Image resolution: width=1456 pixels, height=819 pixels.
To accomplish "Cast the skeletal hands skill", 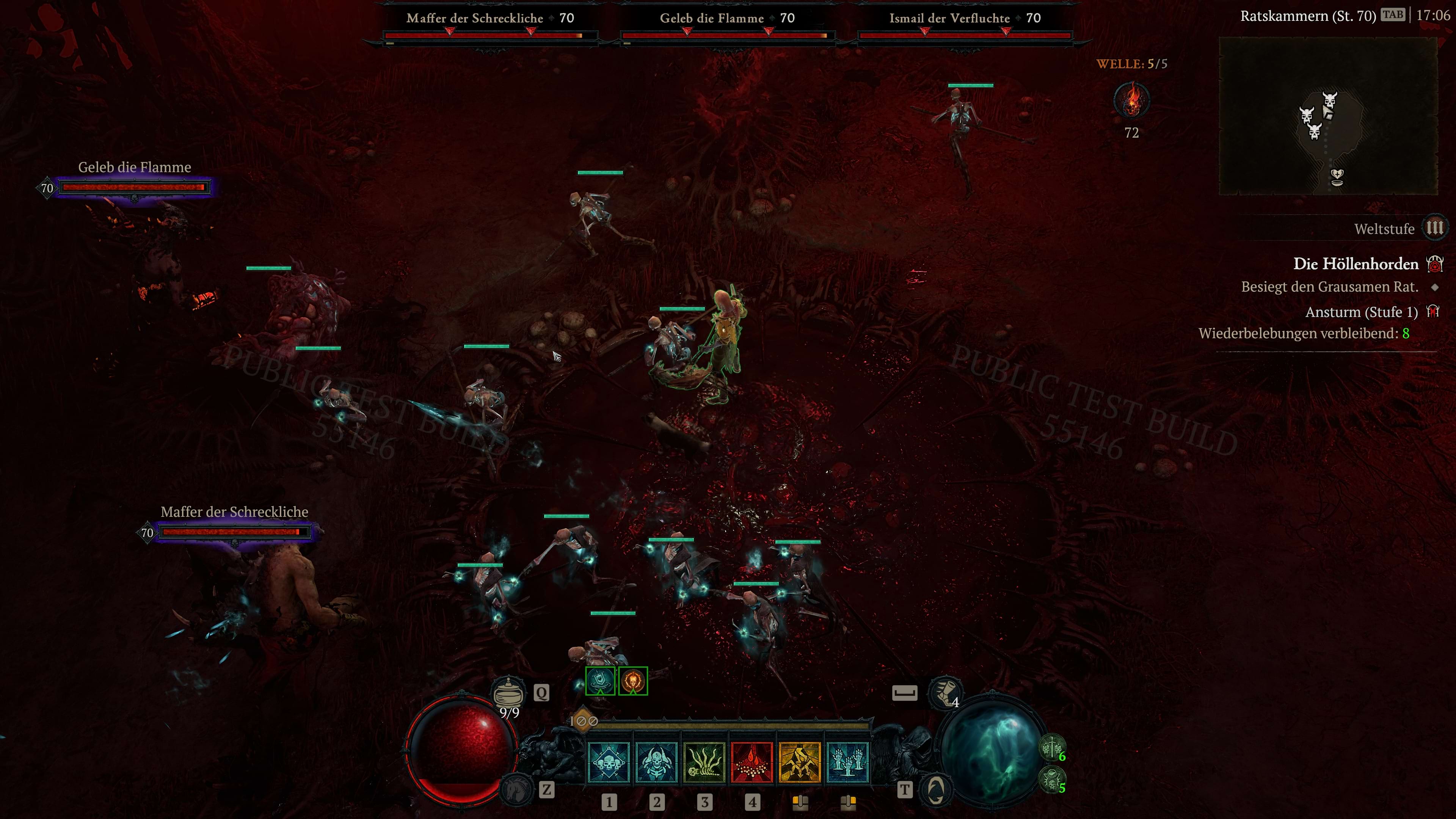I will (847, 763).
